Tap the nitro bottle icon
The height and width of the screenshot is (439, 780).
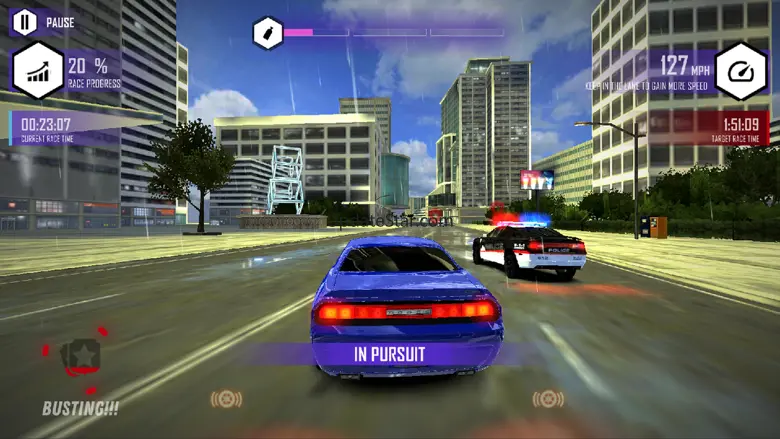[x=267, y=33]
